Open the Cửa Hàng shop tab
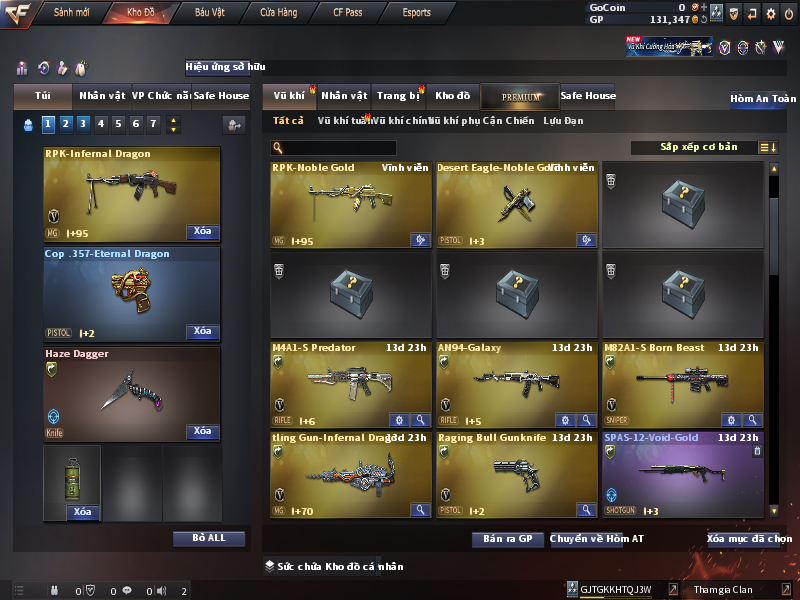Viewport: 800px width, 600px height. [278, 13]
